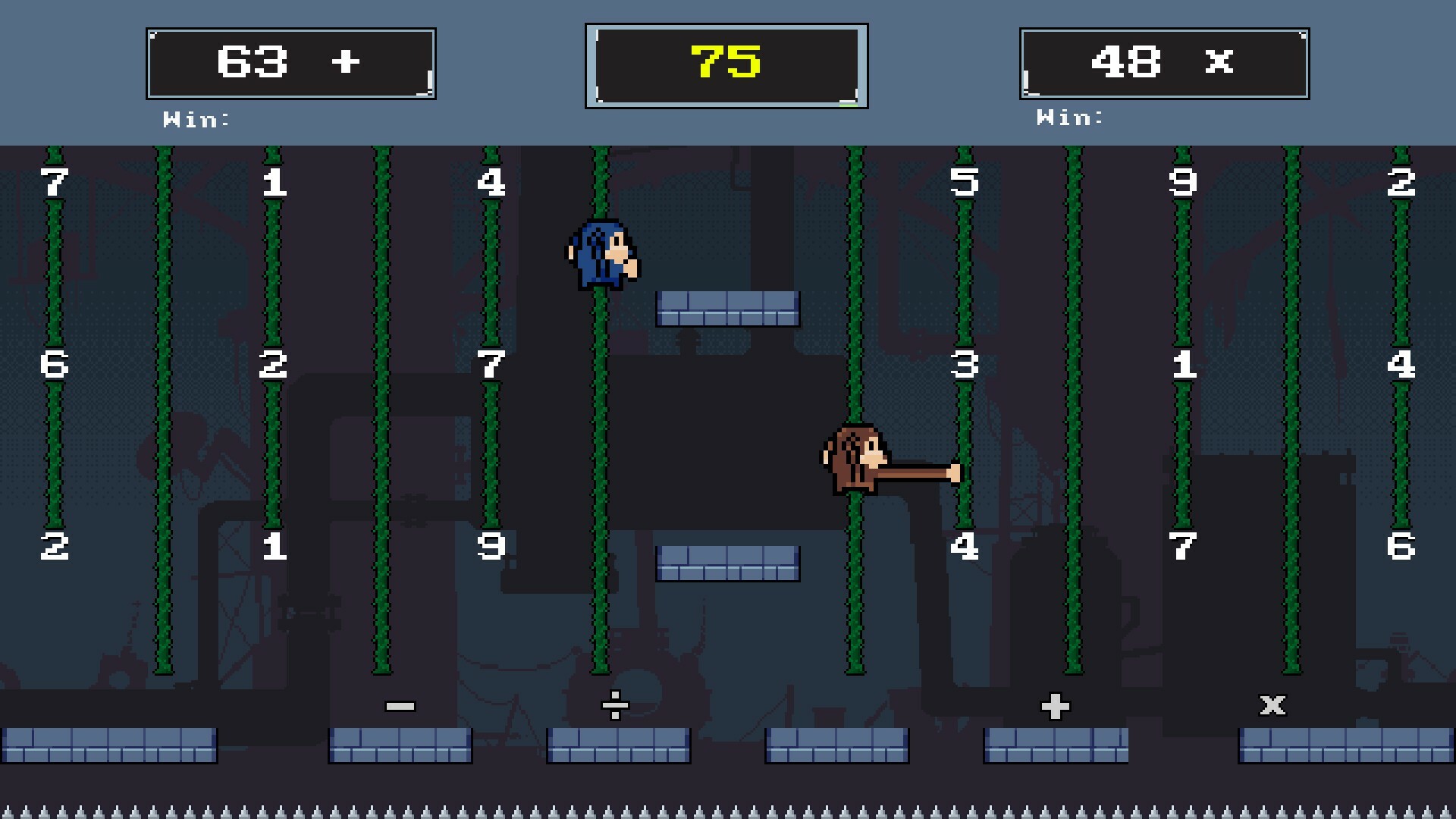1456x819 pixels.
Task: Click the 63 + score panel
Action: [290, 63]
